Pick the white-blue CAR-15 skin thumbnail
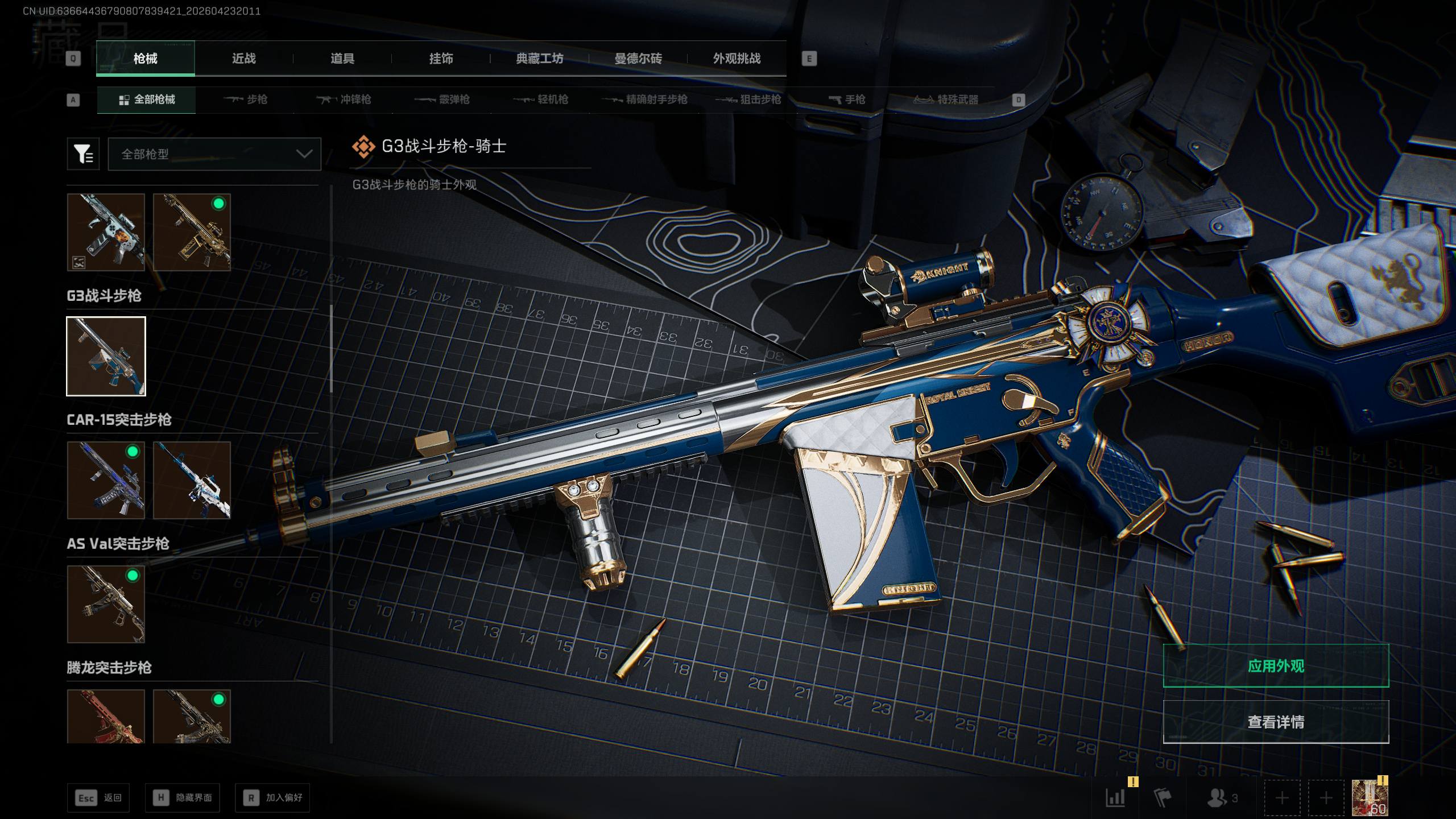Image resolution: width=1456 pixels, height=819 pixels. click(192, 480)
